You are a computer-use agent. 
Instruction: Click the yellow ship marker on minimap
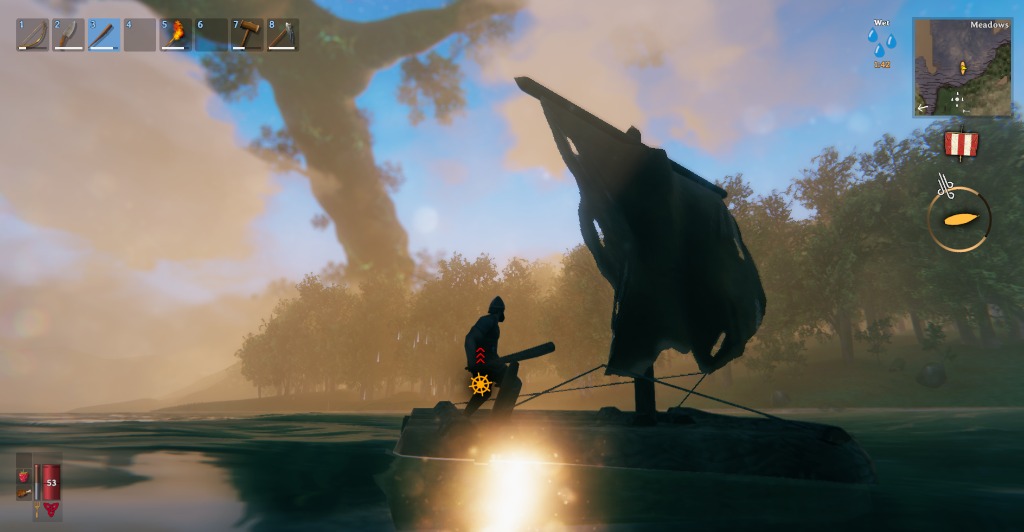[962, 68]
